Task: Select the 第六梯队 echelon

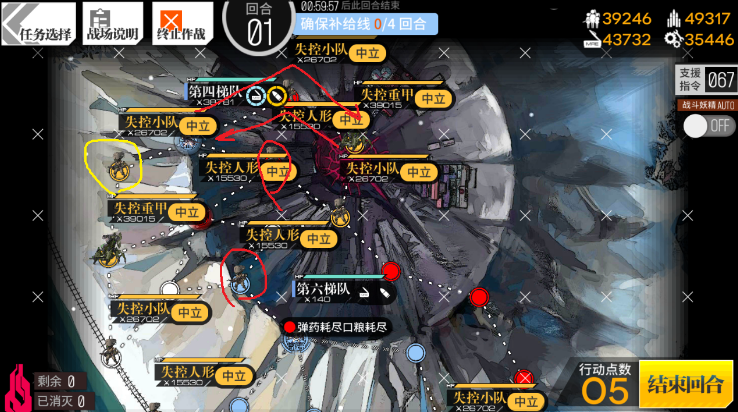Action: (x=322, y=290)
